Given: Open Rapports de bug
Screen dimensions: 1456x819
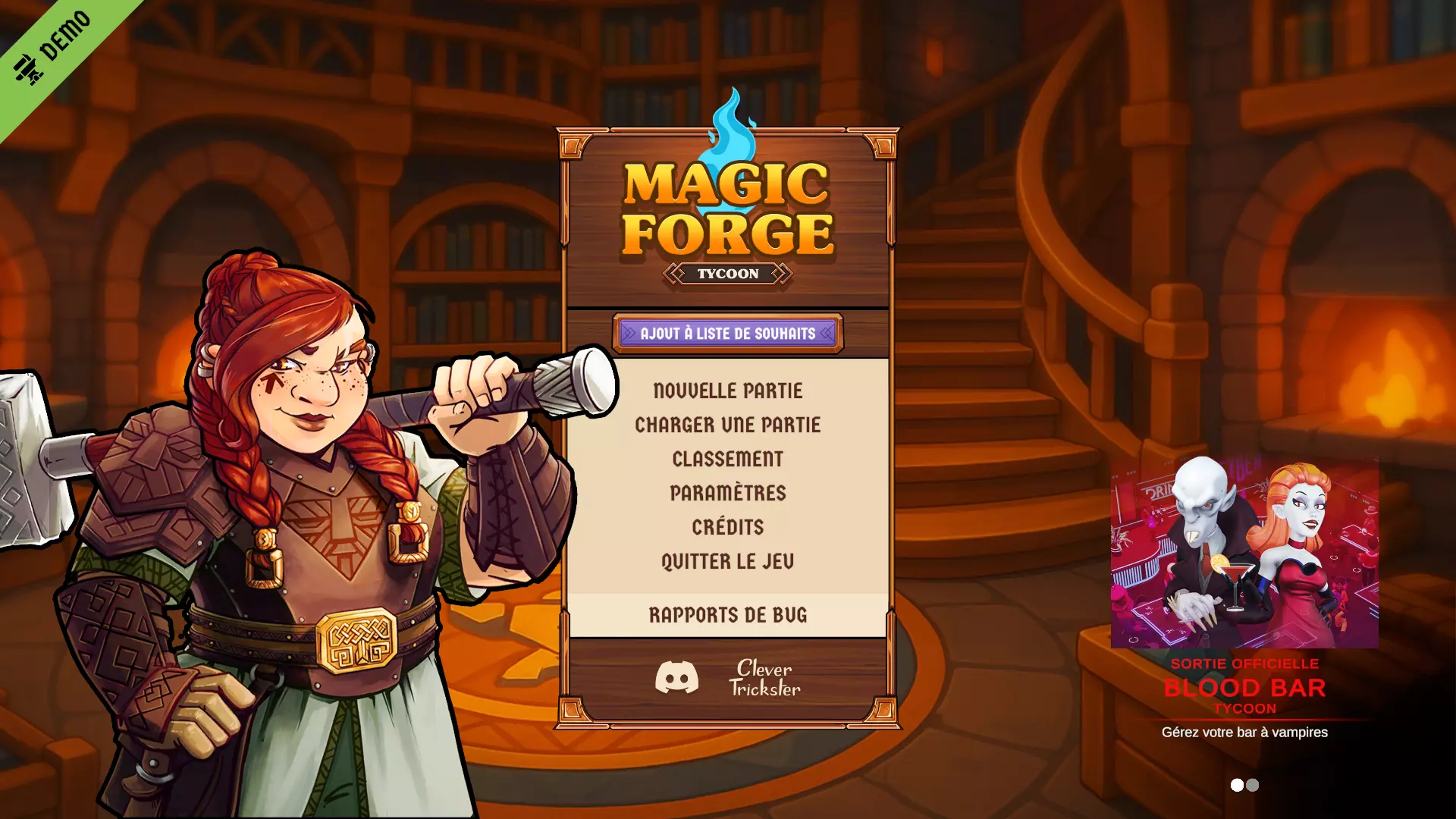Looking at the screenshot, I should click(x=727, y=616).
